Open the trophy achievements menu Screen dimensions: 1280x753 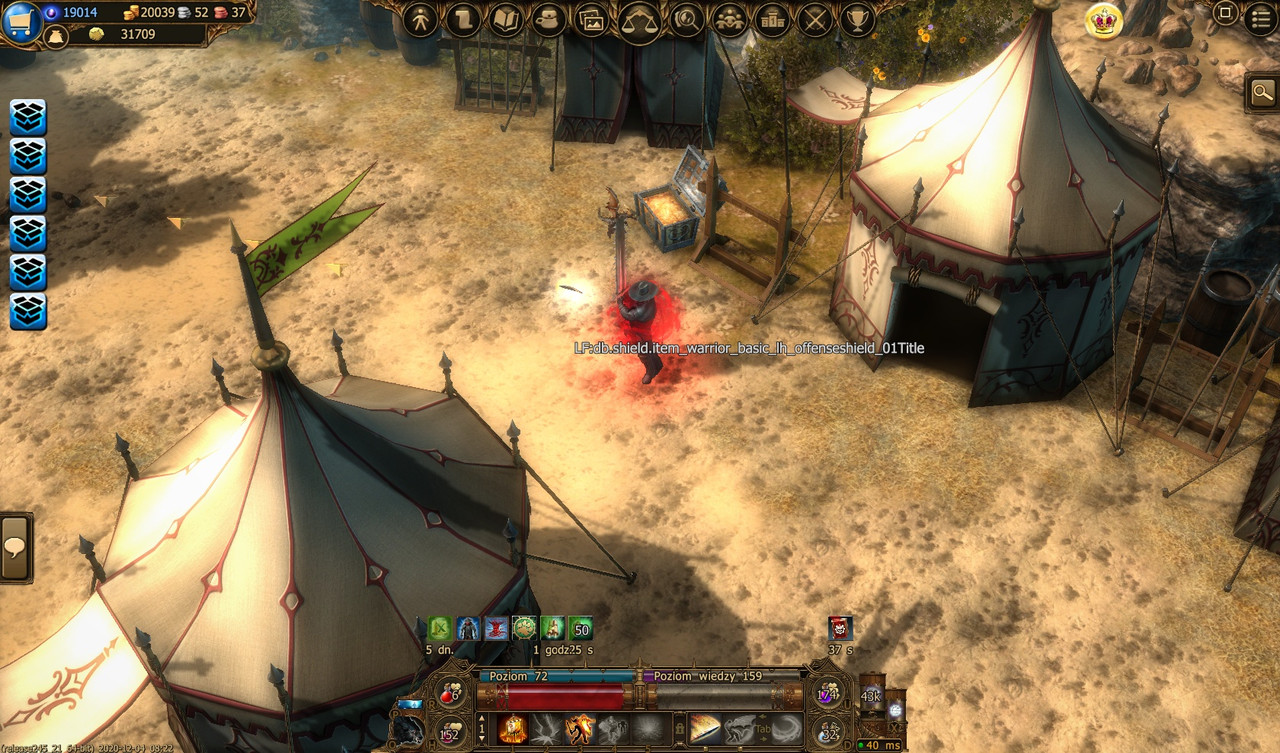857,19
